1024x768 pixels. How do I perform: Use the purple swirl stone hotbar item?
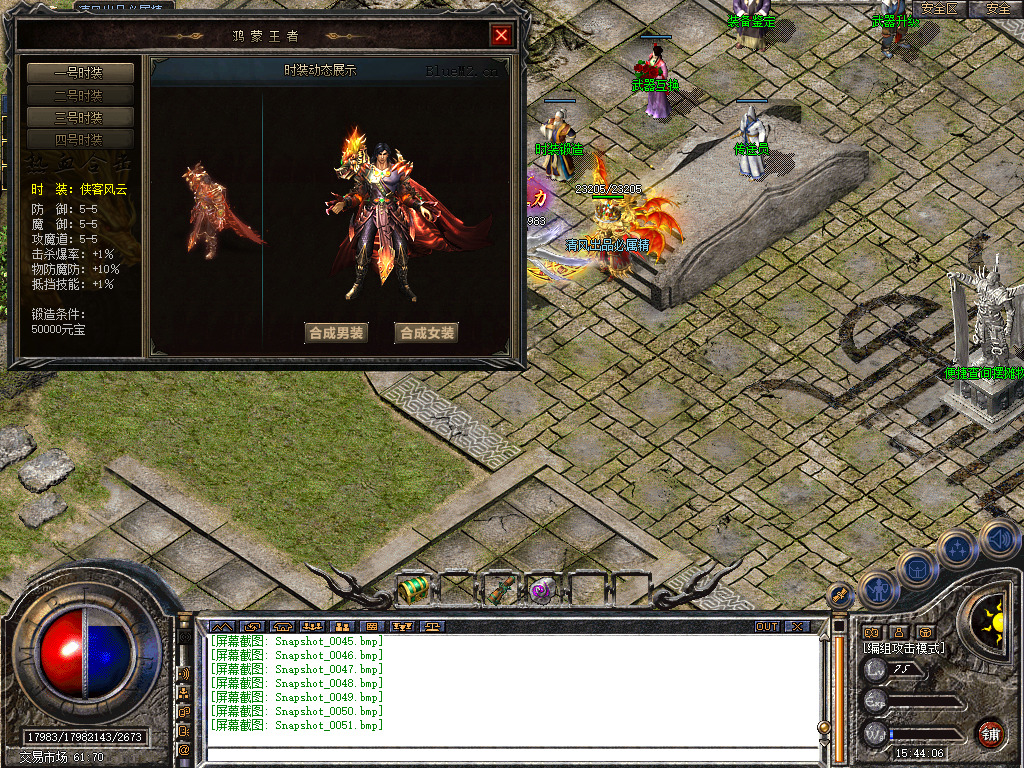[x=542, y=590]
